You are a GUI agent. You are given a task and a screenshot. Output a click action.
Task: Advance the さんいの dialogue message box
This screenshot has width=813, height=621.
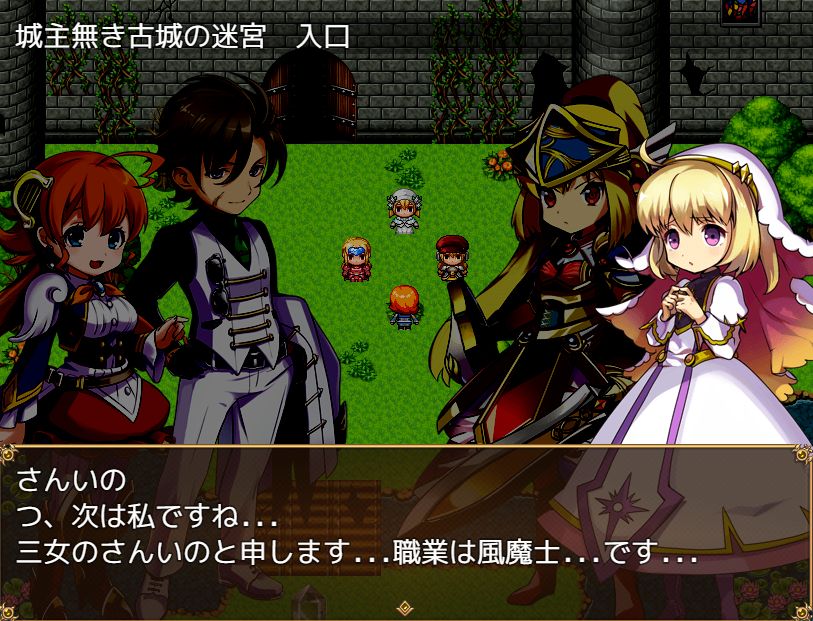406,525
